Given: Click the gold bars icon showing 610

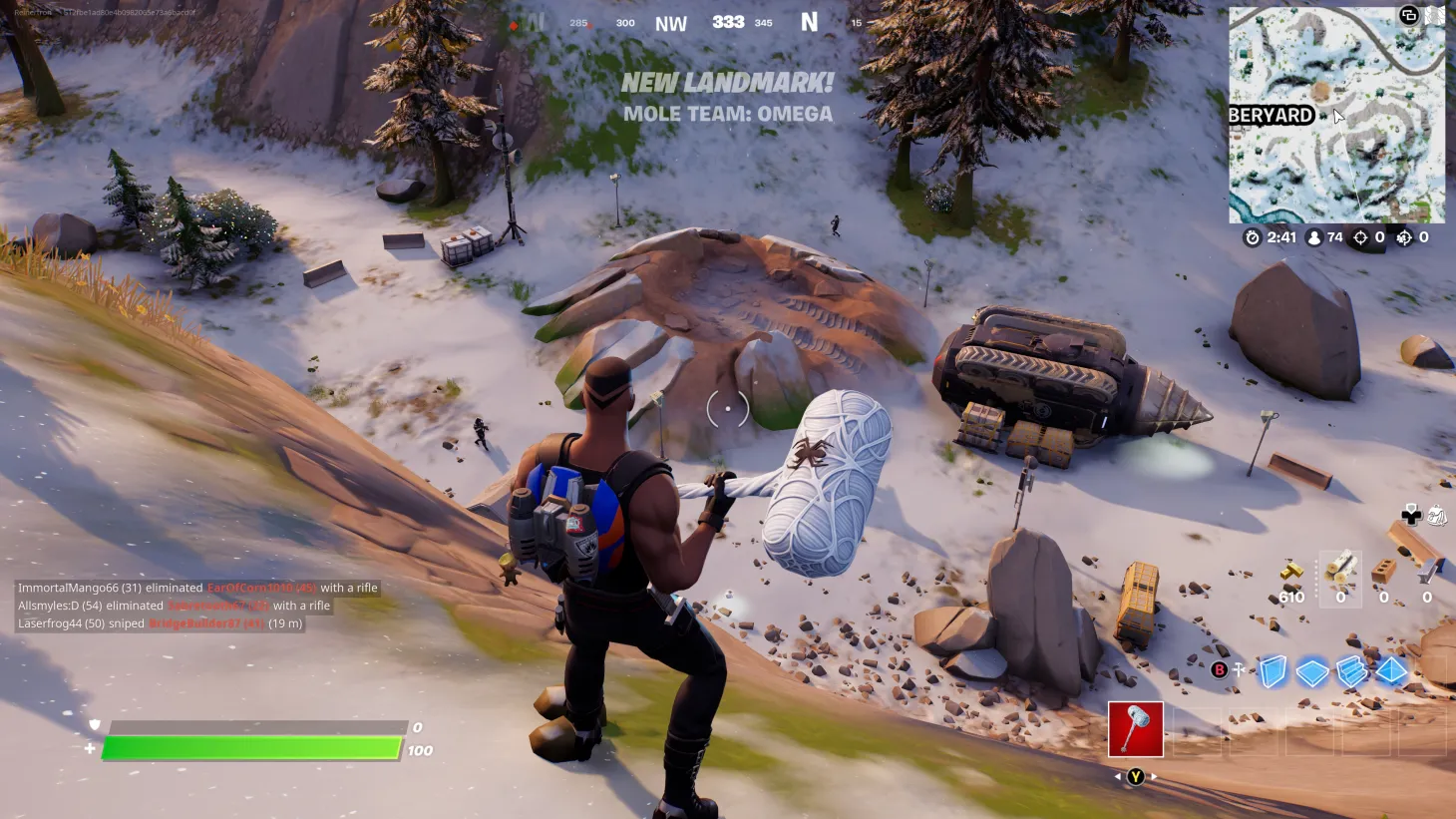Looking at the screenshot, I should click(1289, 574).
